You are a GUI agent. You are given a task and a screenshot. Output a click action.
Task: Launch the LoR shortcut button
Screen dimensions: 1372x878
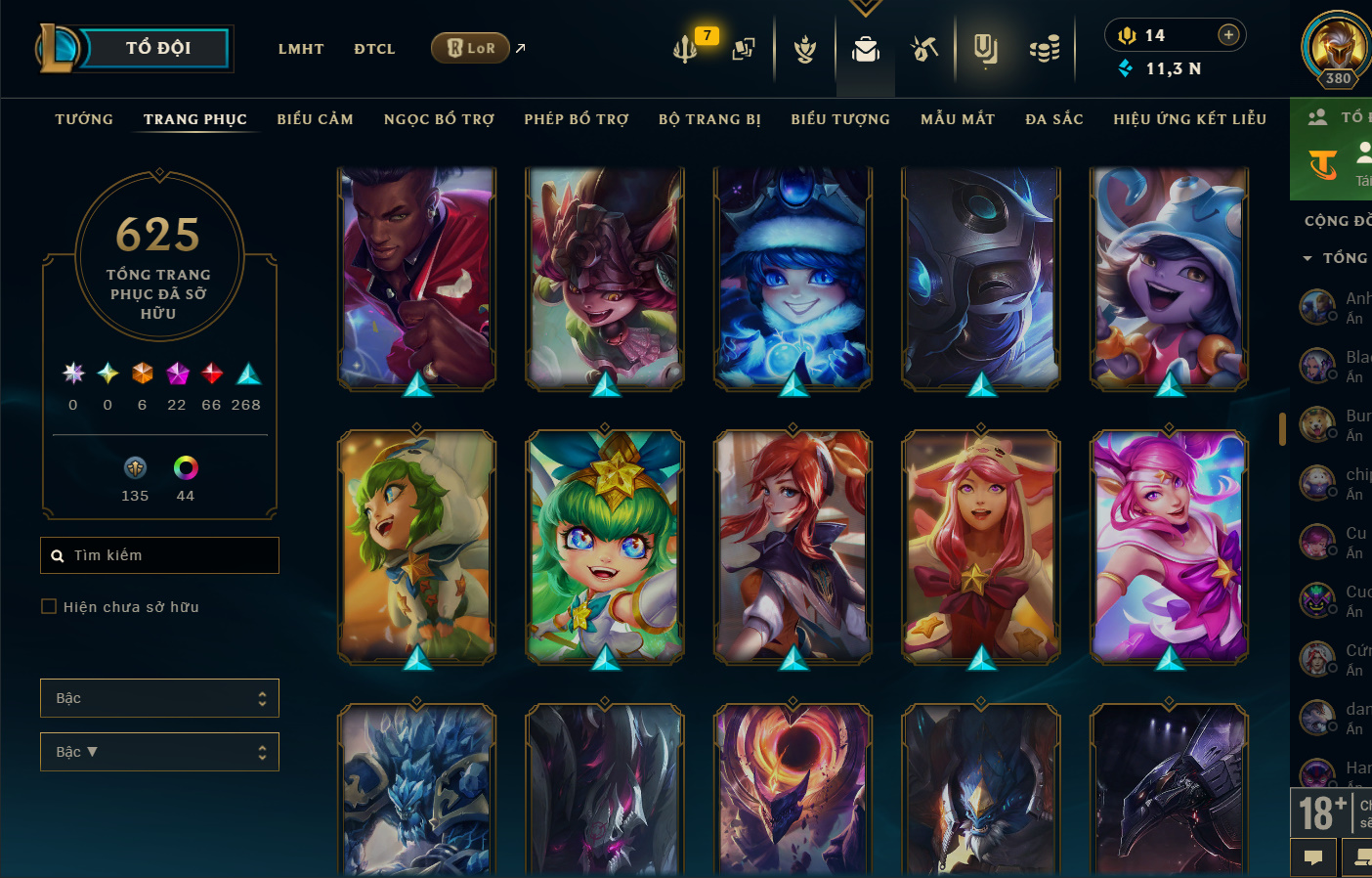(x=471, y=48)
